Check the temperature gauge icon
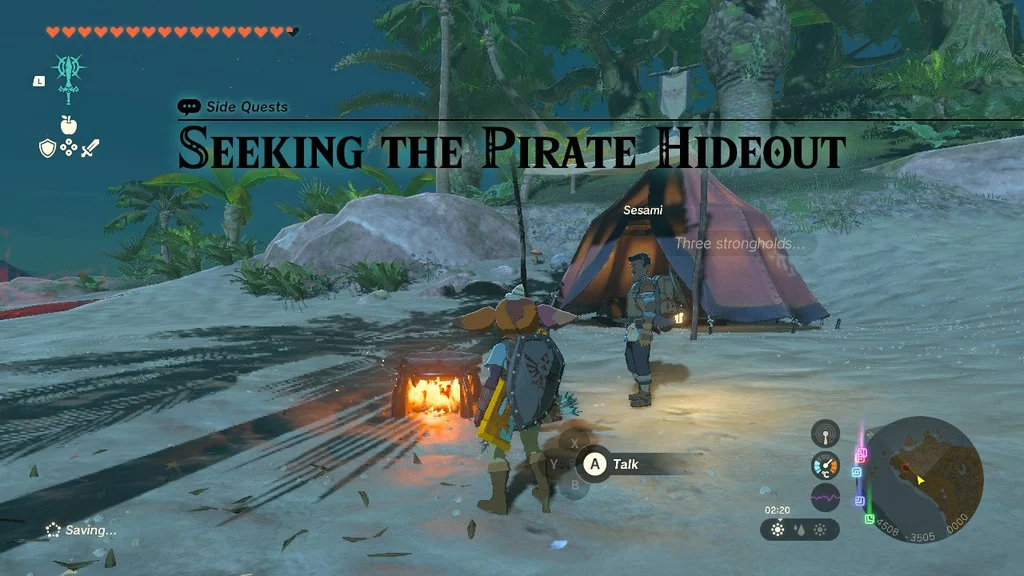Viewport: 1024px width, 576px height. pyautogui.click(x=825, y=465)
